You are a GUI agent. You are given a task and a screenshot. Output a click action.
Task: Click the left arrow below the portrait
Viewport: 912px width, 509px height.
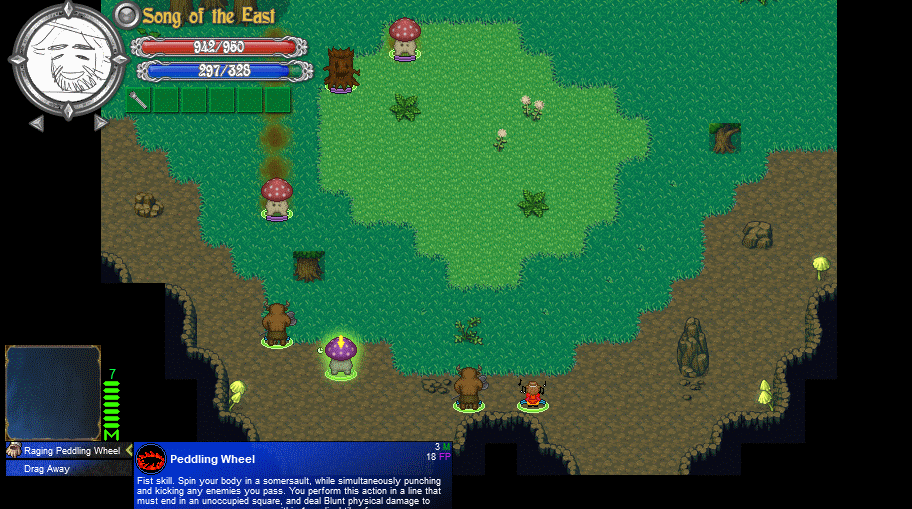coord(36,123)
